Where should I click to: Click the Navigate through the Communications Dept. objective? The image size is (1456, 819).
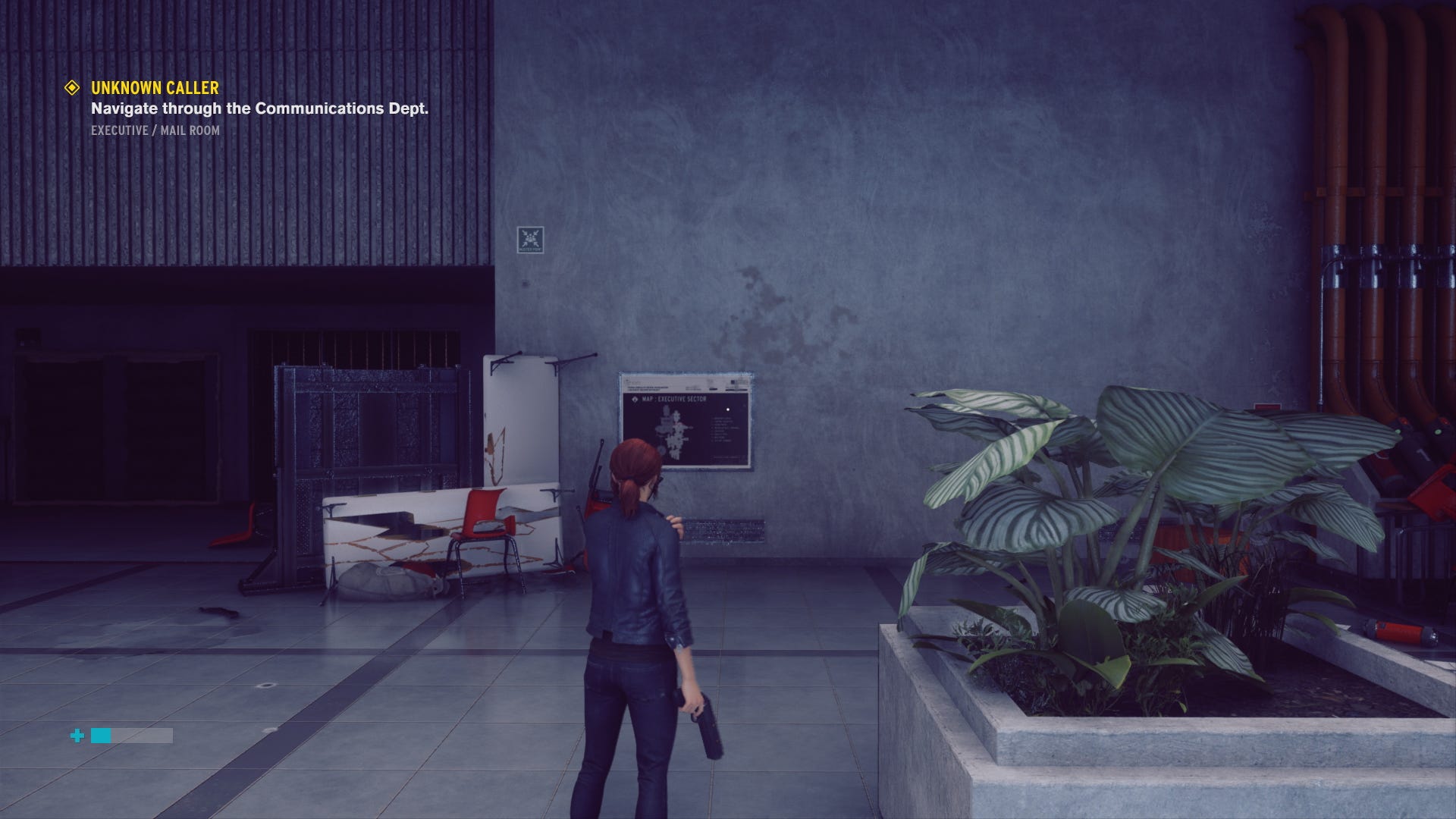click(x=260, y=109)
